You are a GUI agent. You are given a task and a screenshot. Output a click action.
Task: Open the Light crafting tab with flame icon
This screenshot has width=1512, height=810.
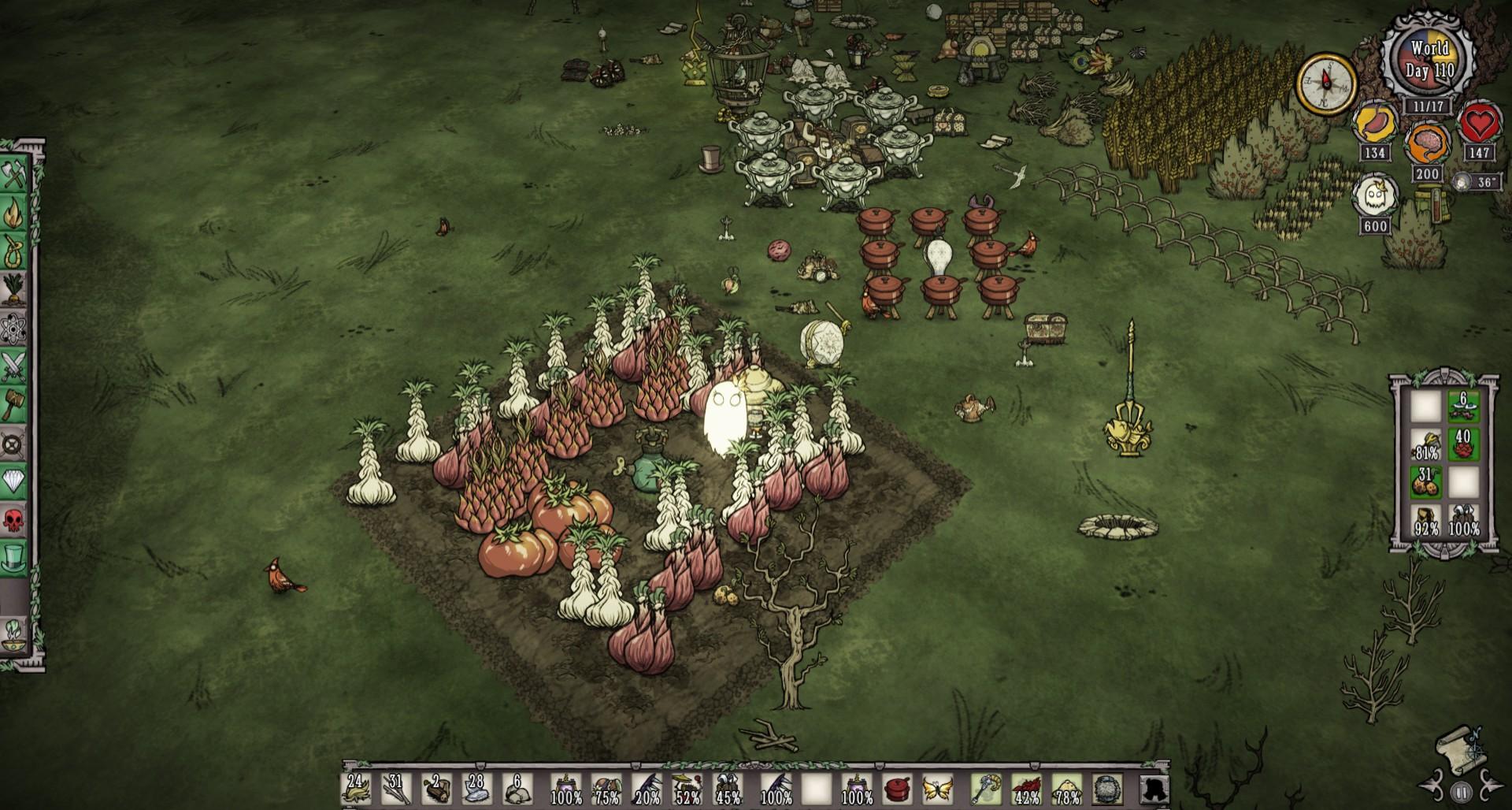14,211
